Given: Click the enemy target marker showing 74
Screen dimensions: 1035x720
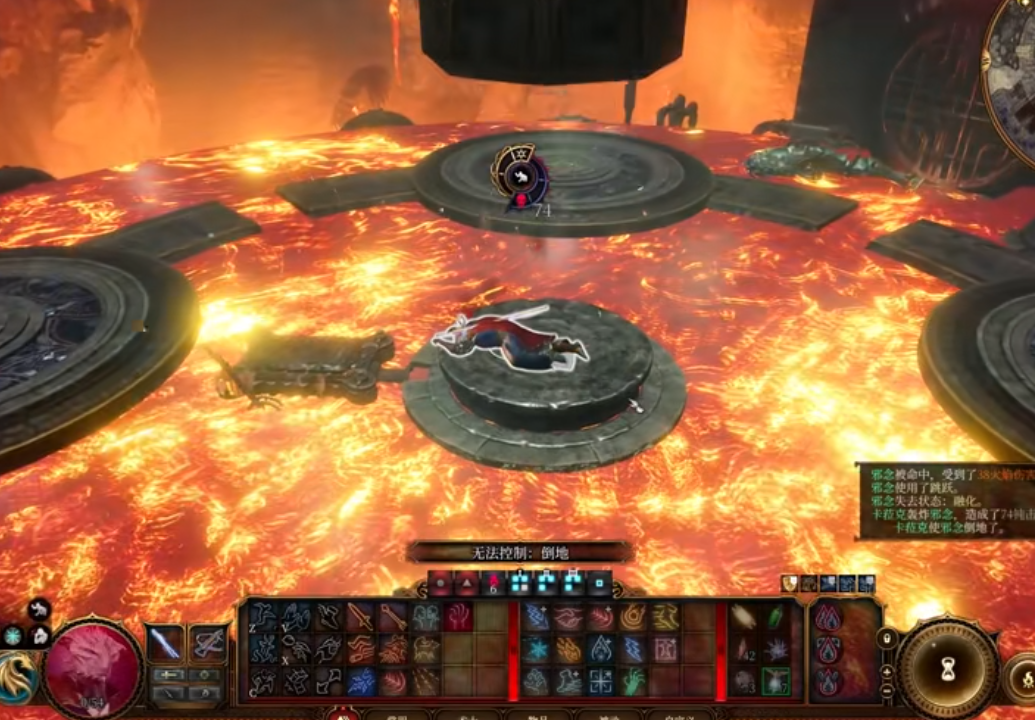Looking at the screenshot, I should tap(521, 182).
